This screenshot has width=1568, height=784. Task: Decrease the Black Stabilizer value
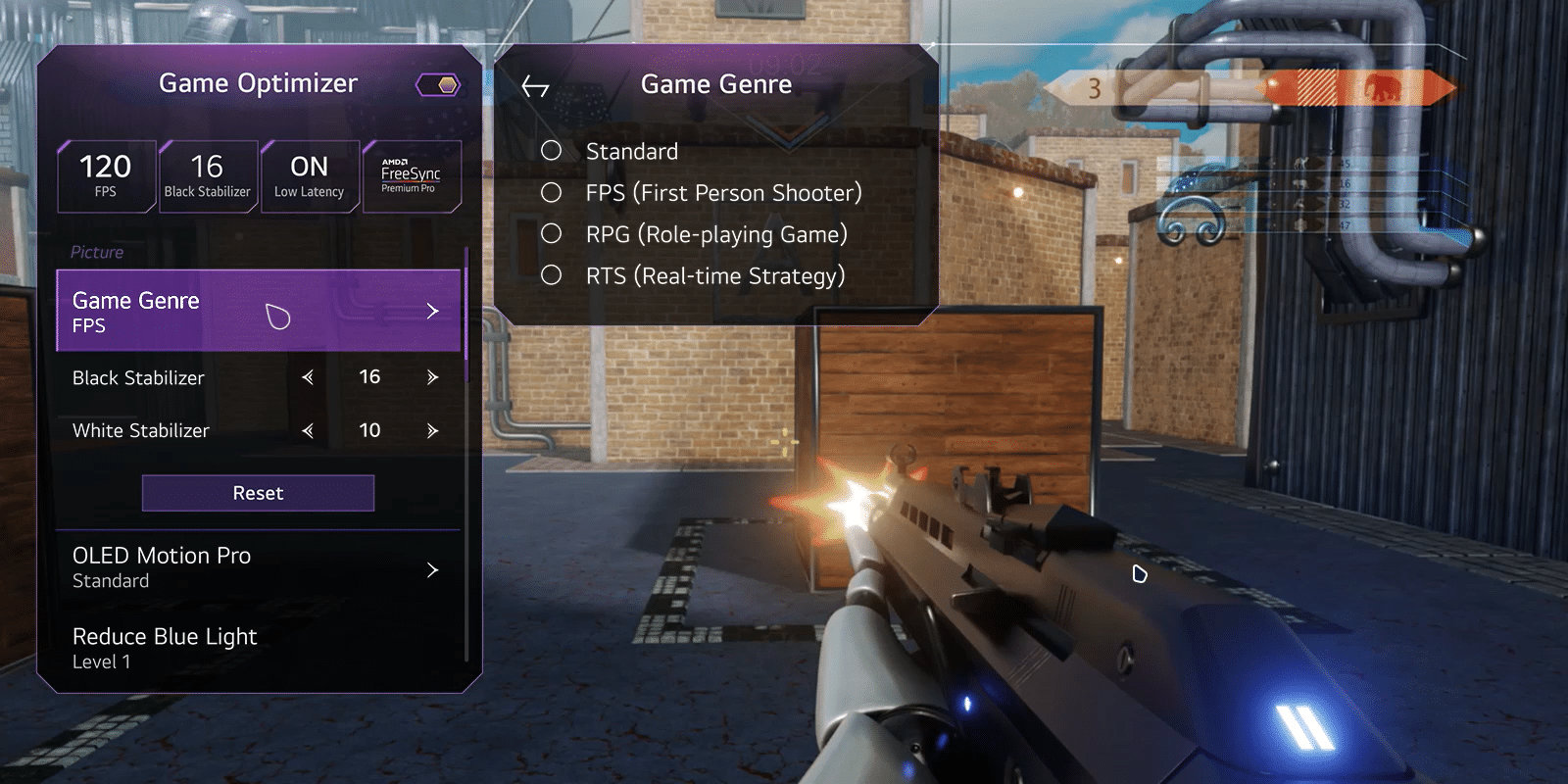click(308, 377)
